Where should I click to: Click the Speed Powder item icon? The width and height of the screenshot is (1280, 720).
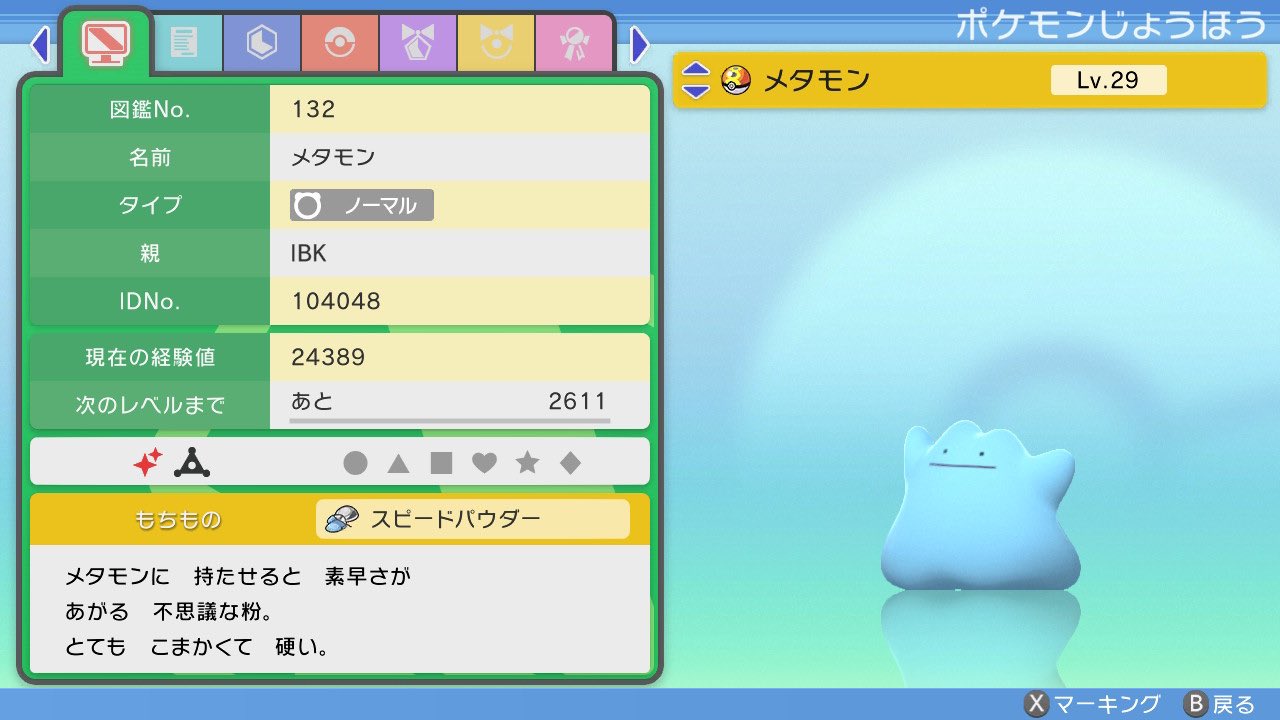pos(344,518)
